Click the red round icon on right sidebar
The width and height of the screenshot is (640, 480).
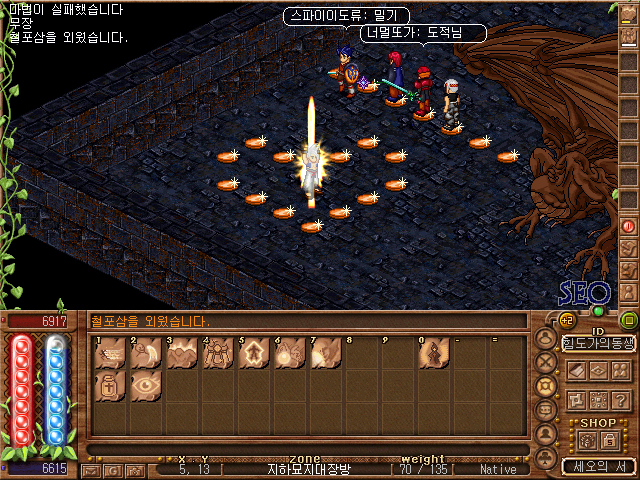tap(629, 226)
